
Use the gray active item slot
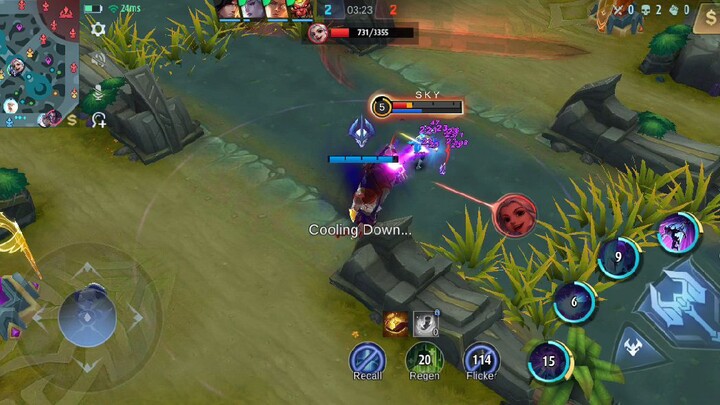pos(426,323)
